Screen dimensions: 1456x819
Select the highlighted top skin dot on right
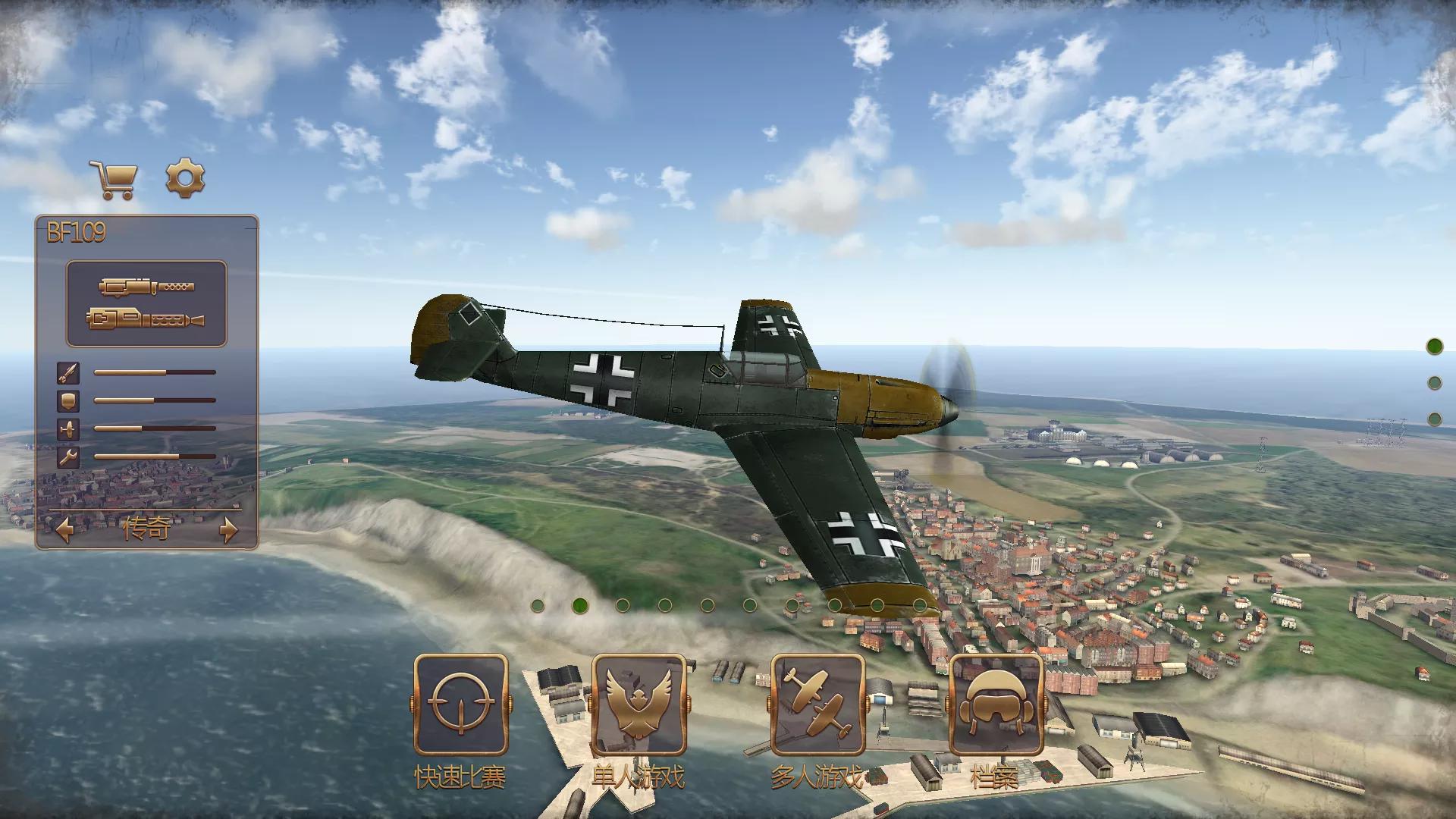tap(1434, 347)
